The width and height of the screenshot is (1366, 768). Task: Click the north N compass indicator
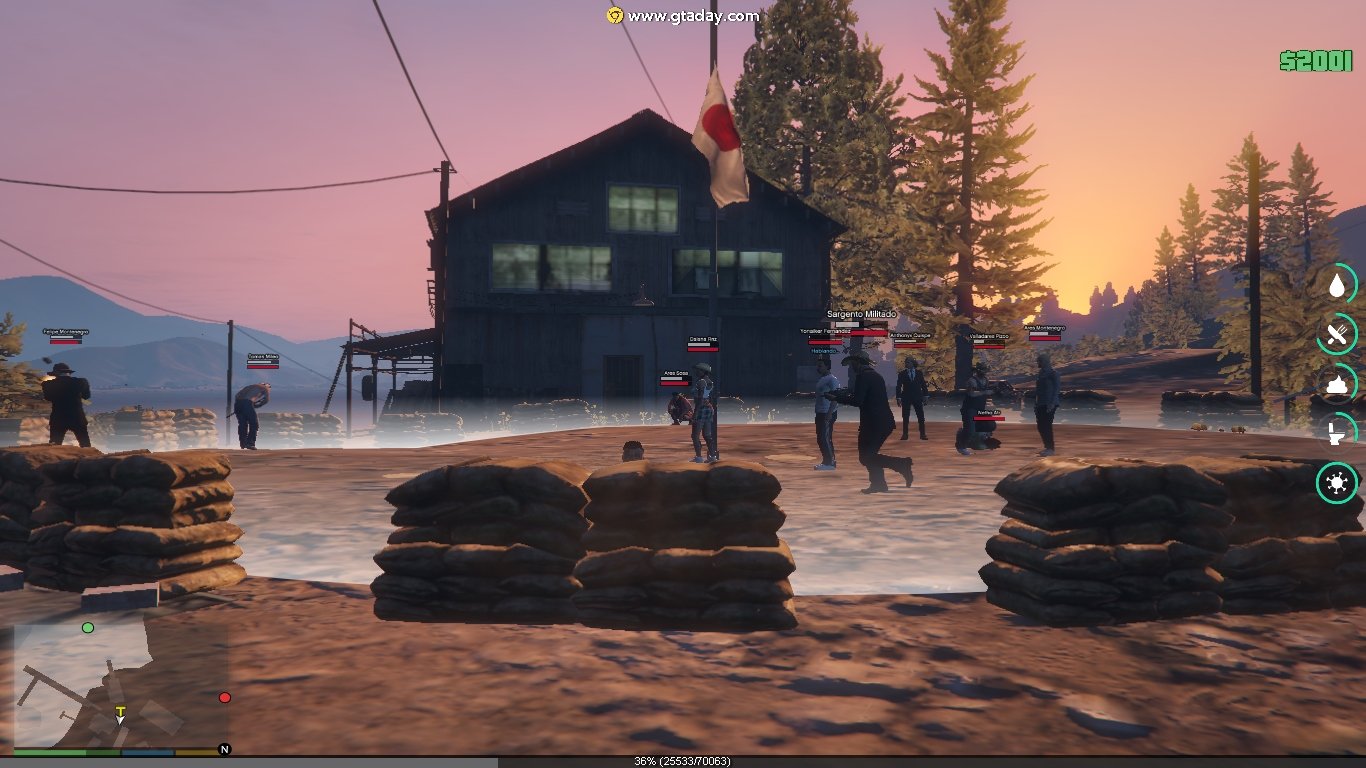(225, 749)
